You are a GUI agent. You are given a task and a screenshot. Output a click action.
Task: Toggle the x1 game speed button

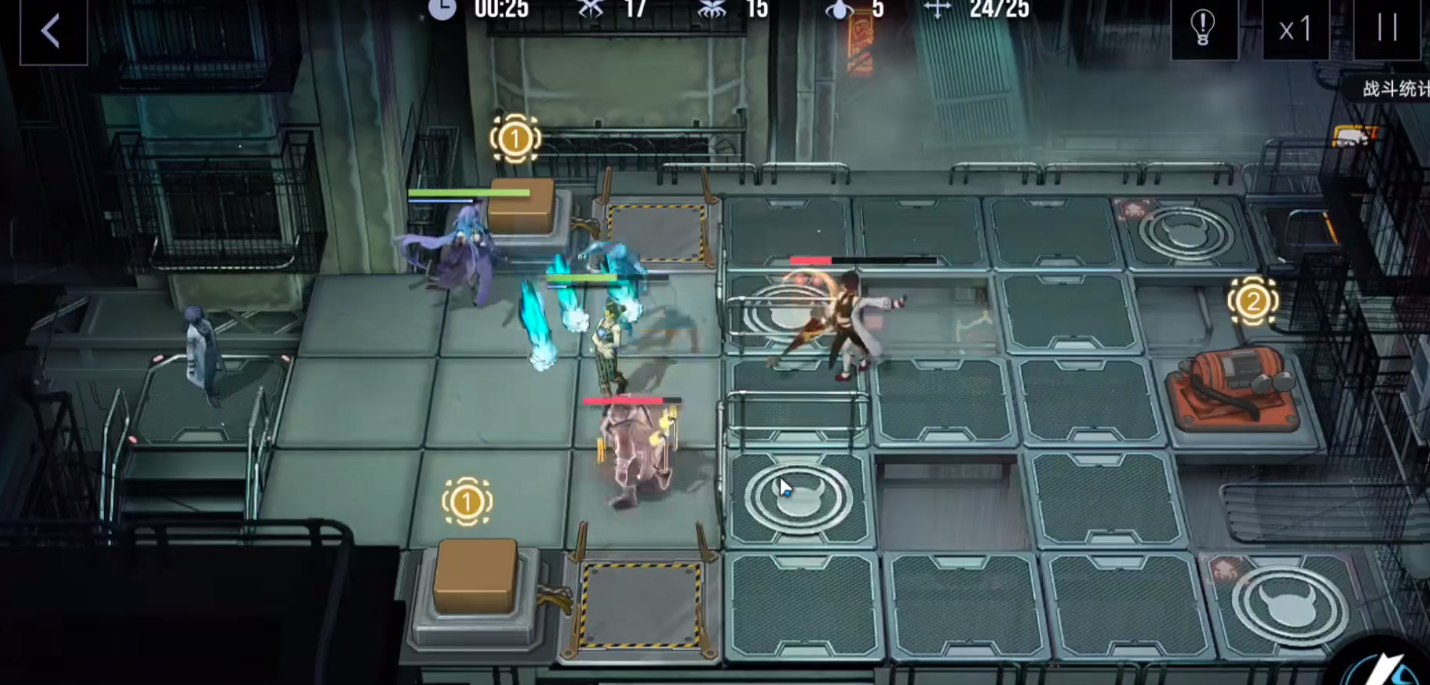click(1296, 28)
